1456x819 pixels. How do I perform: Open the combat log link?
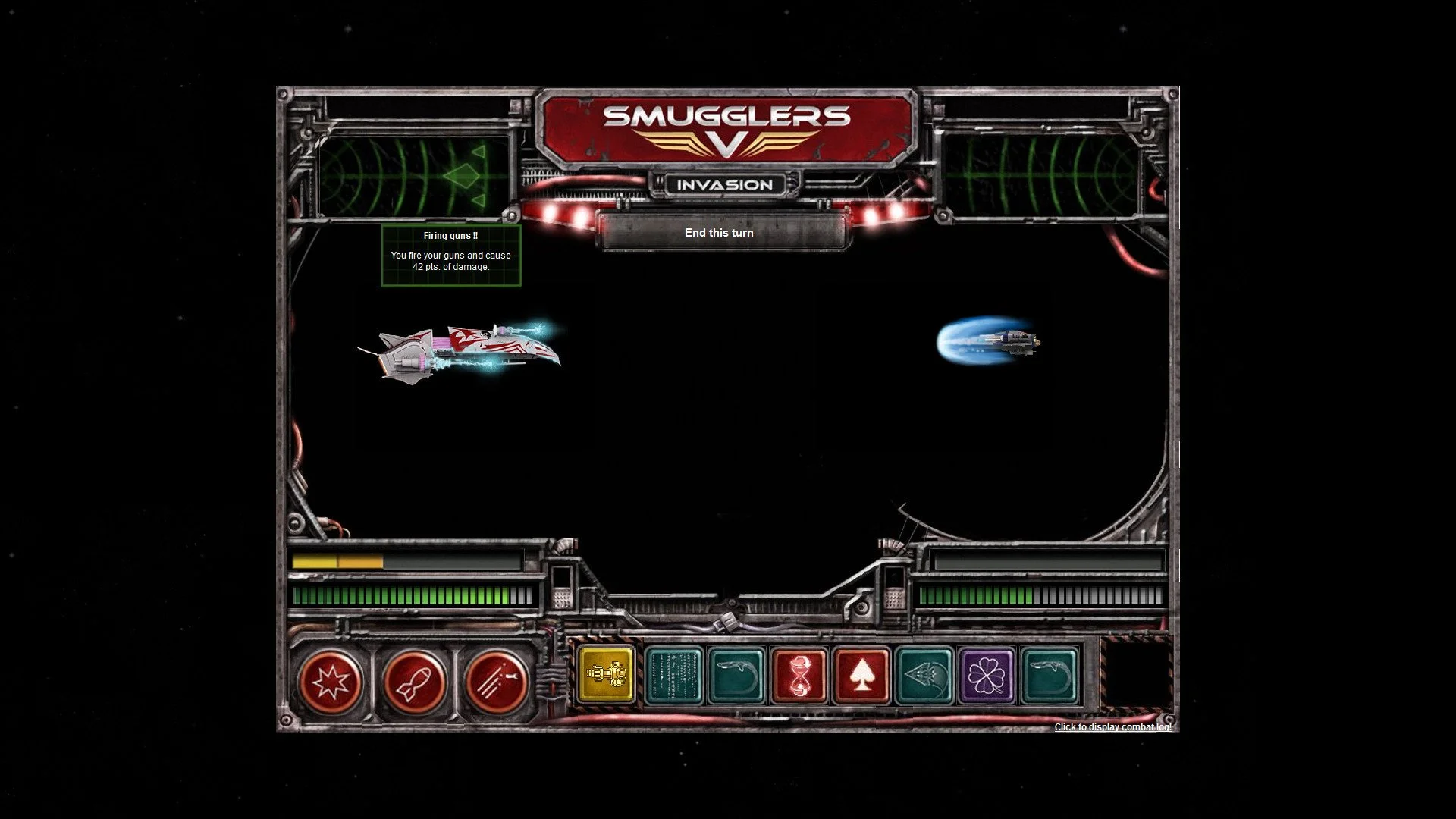[x=1112, y=726]
